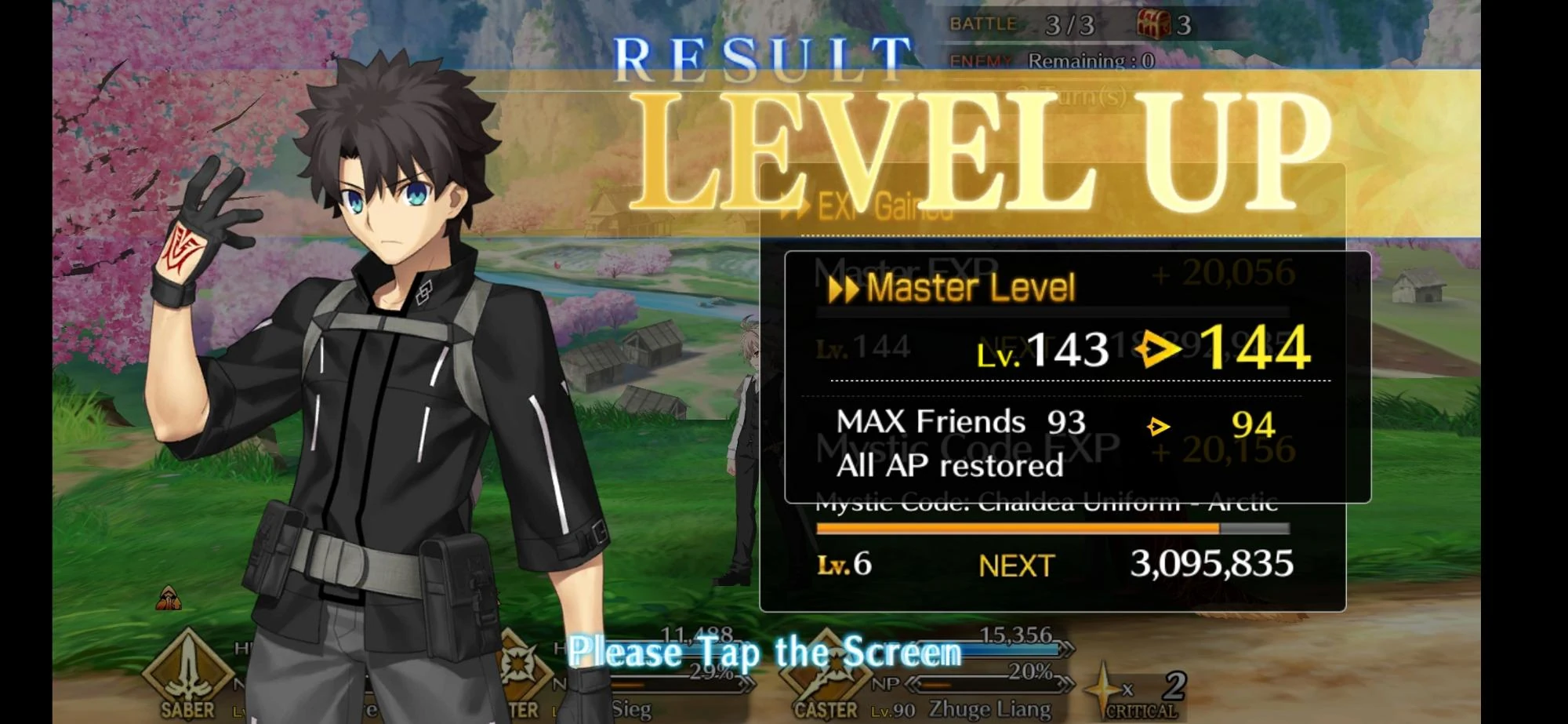Tap the treasure chest icon in battle bar
This screenshot has width=1568, height=724.
click(x=1151, y=22)
